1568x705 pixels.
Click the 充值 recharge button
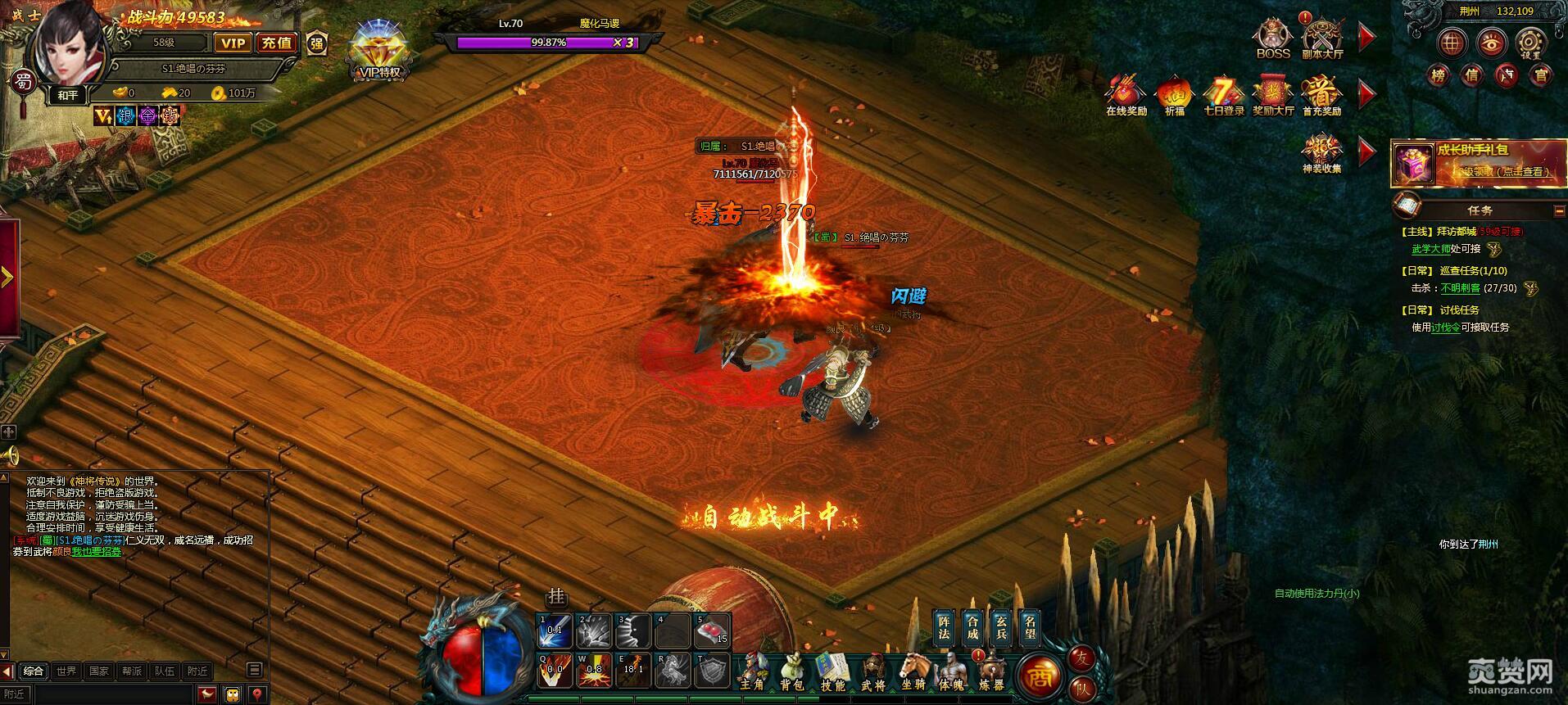coord(277,43)
